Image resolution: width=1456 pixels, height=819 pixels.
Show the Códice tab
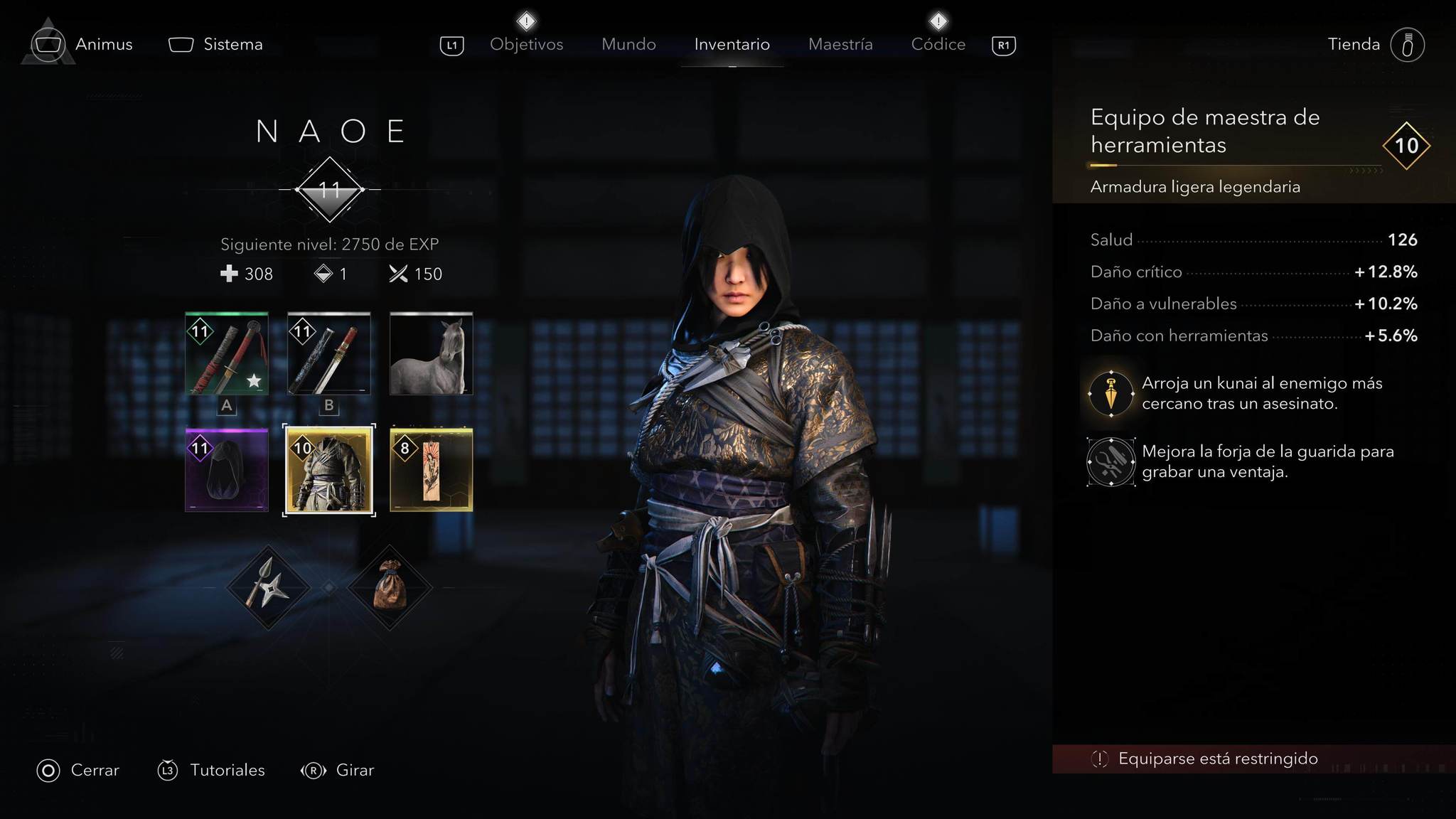[x=938, y=44]
